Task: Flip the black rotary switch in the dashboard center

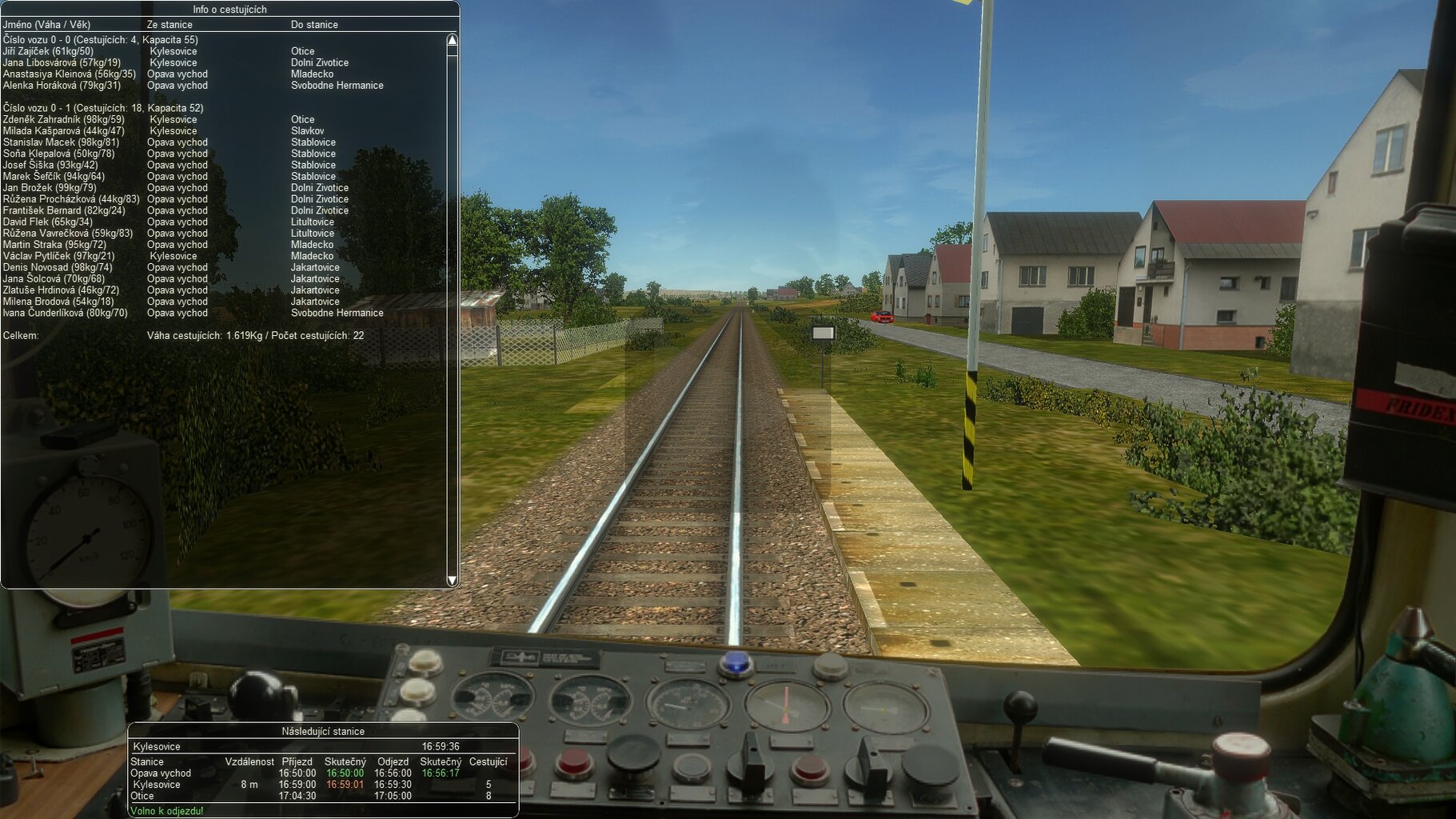Action: [751, 765]
